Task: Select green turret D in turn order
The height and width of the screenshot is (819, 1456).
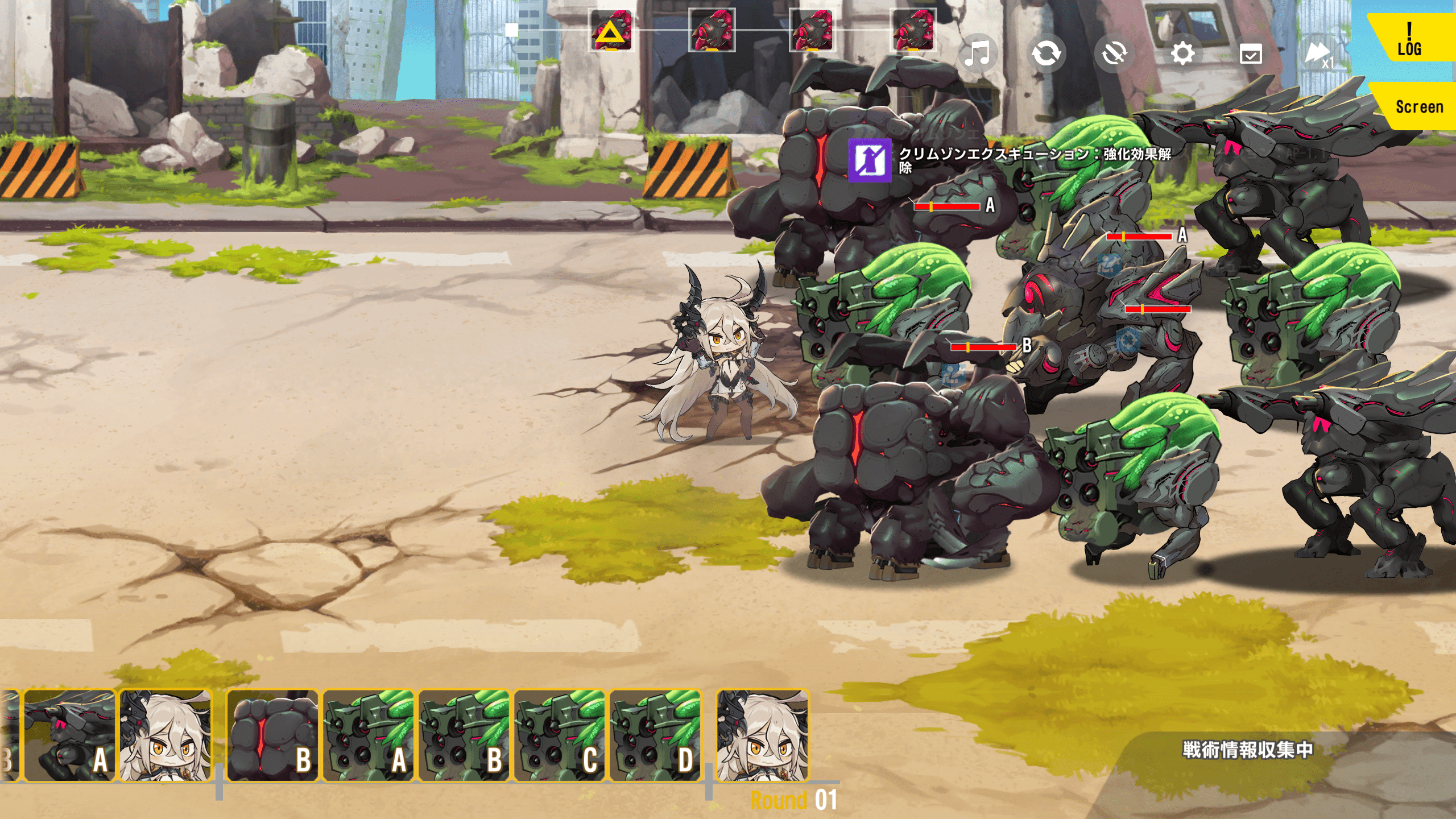Action: (655, 735)
